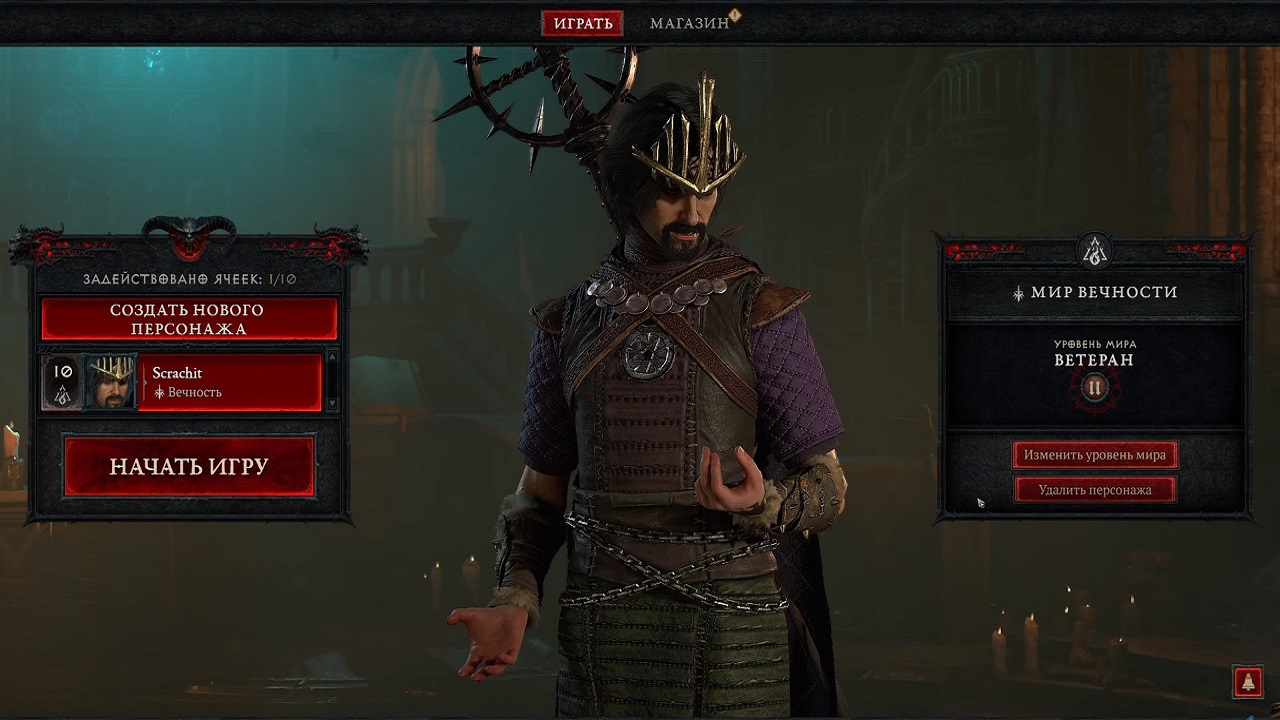1280x720 pixels.
Task: Click the character list scrollbar
Action: tap(333, 381)
